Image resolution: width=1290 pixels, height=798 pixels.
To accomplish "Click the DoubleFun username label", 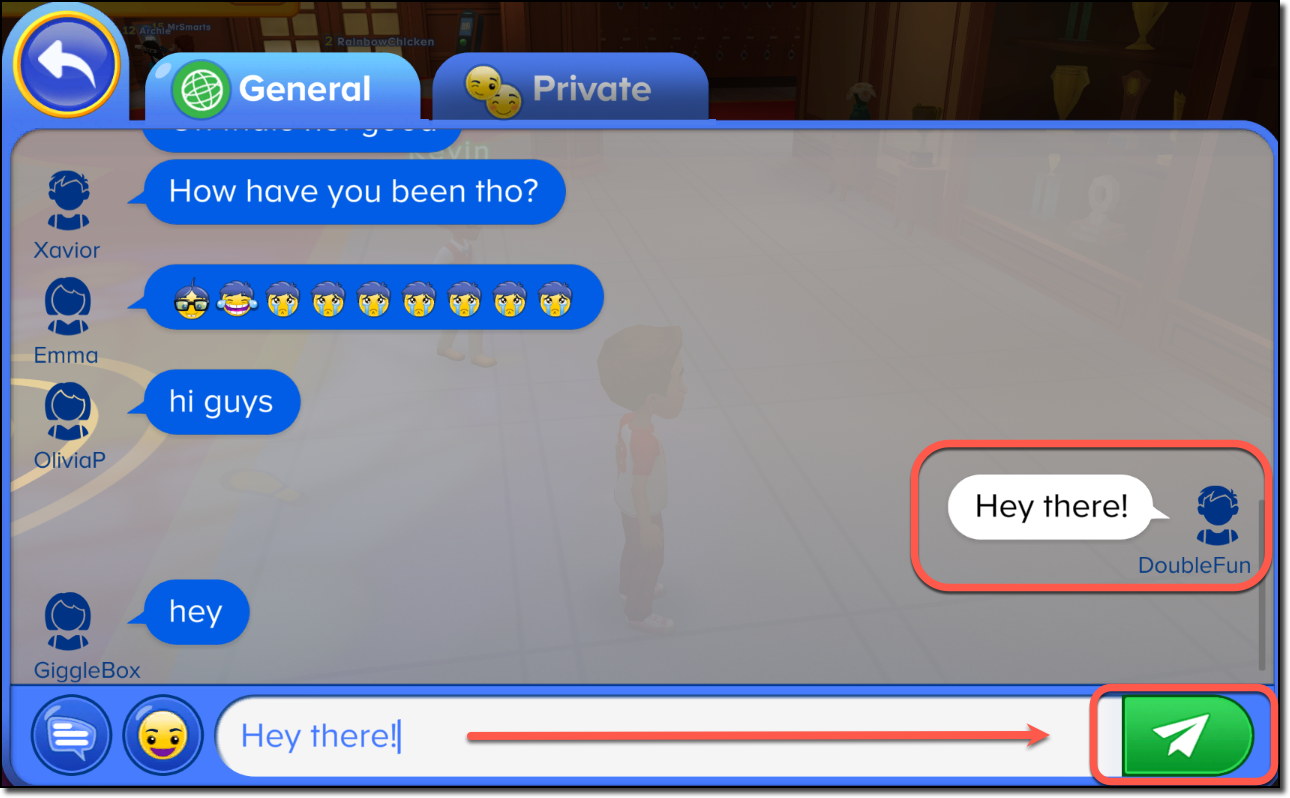I will click(1194, 565).
